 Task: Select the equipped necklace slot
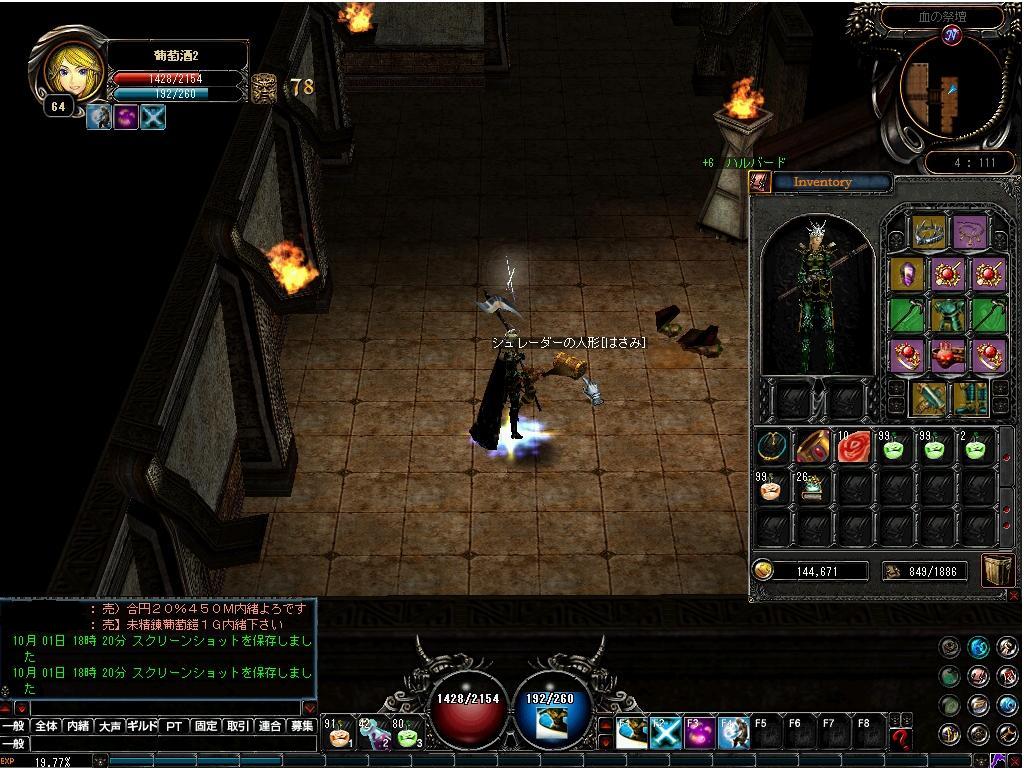[968, 234]
